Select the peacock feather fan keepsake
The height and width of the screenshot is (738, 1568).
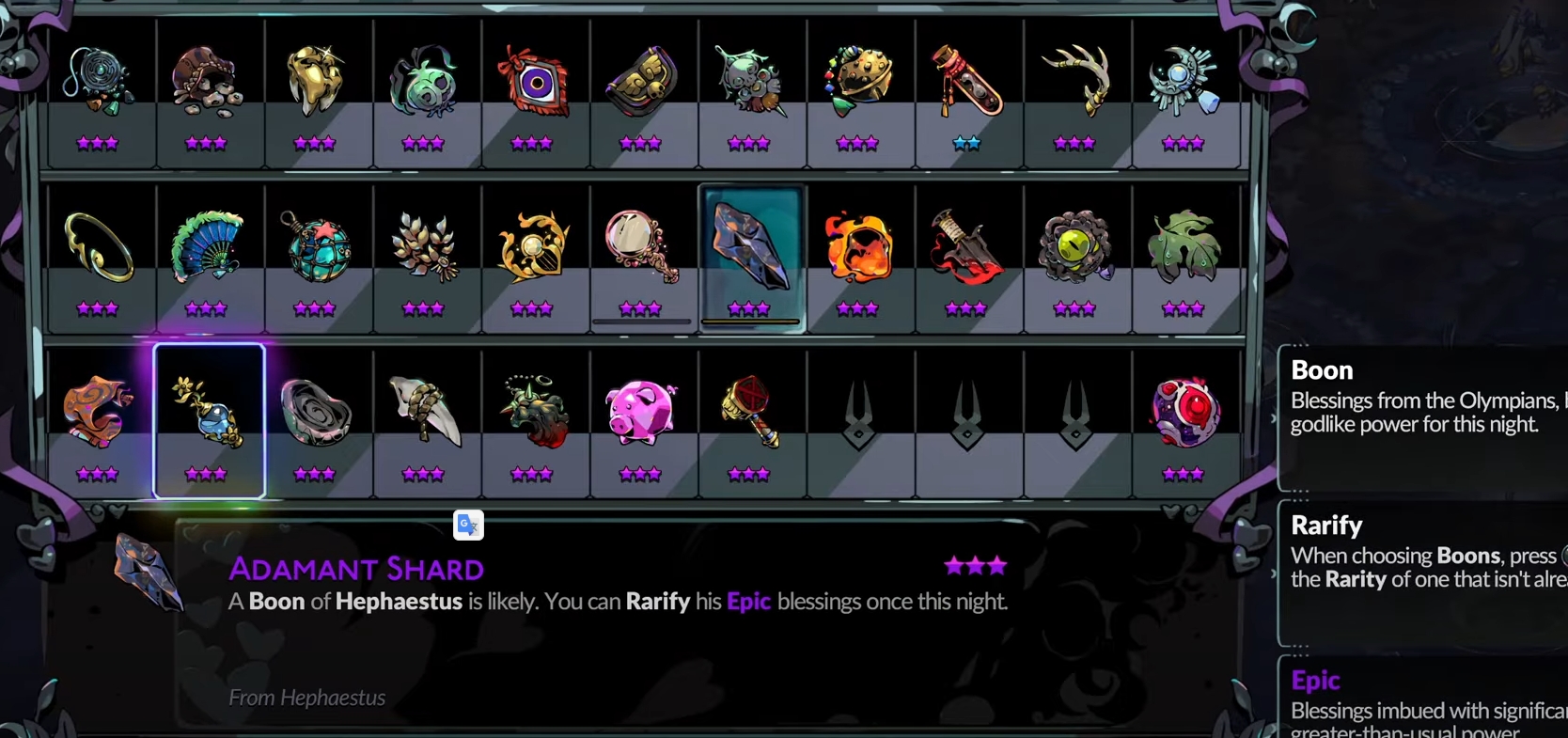pos(207,248)
